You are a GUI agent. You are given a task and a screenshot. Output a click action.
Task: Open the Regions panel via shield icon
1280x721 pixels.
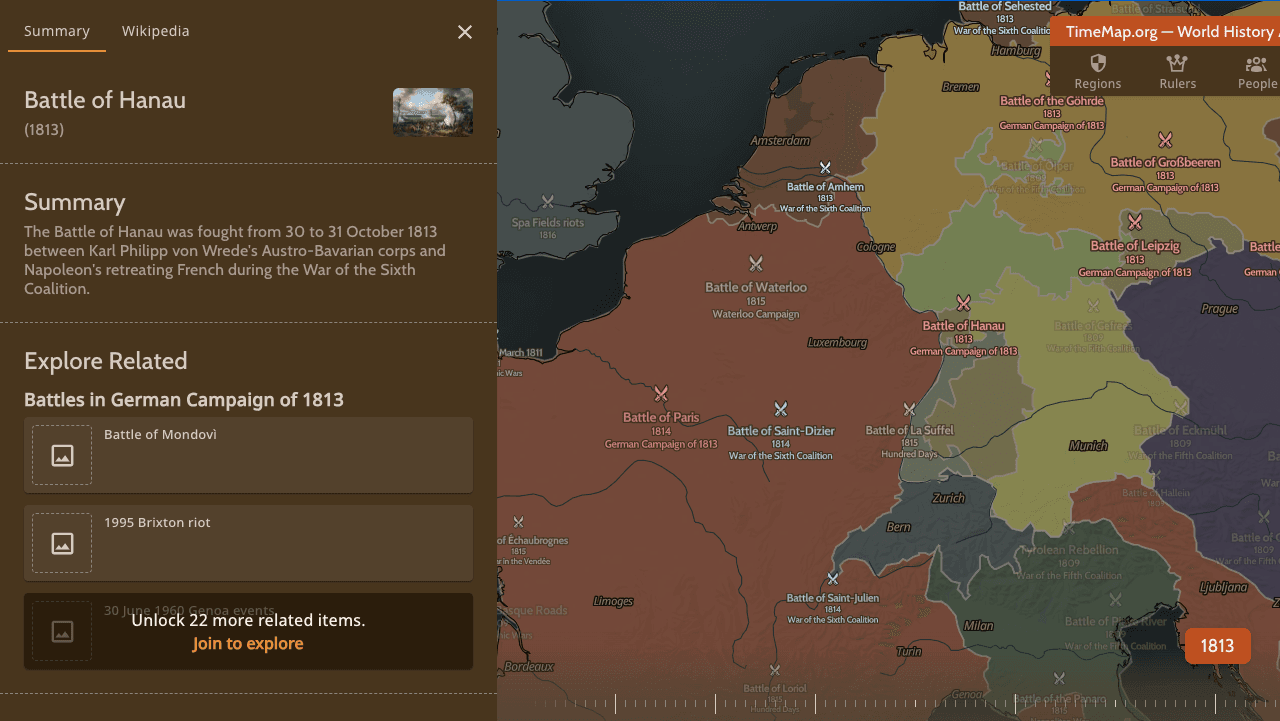tap(1097, 71)
